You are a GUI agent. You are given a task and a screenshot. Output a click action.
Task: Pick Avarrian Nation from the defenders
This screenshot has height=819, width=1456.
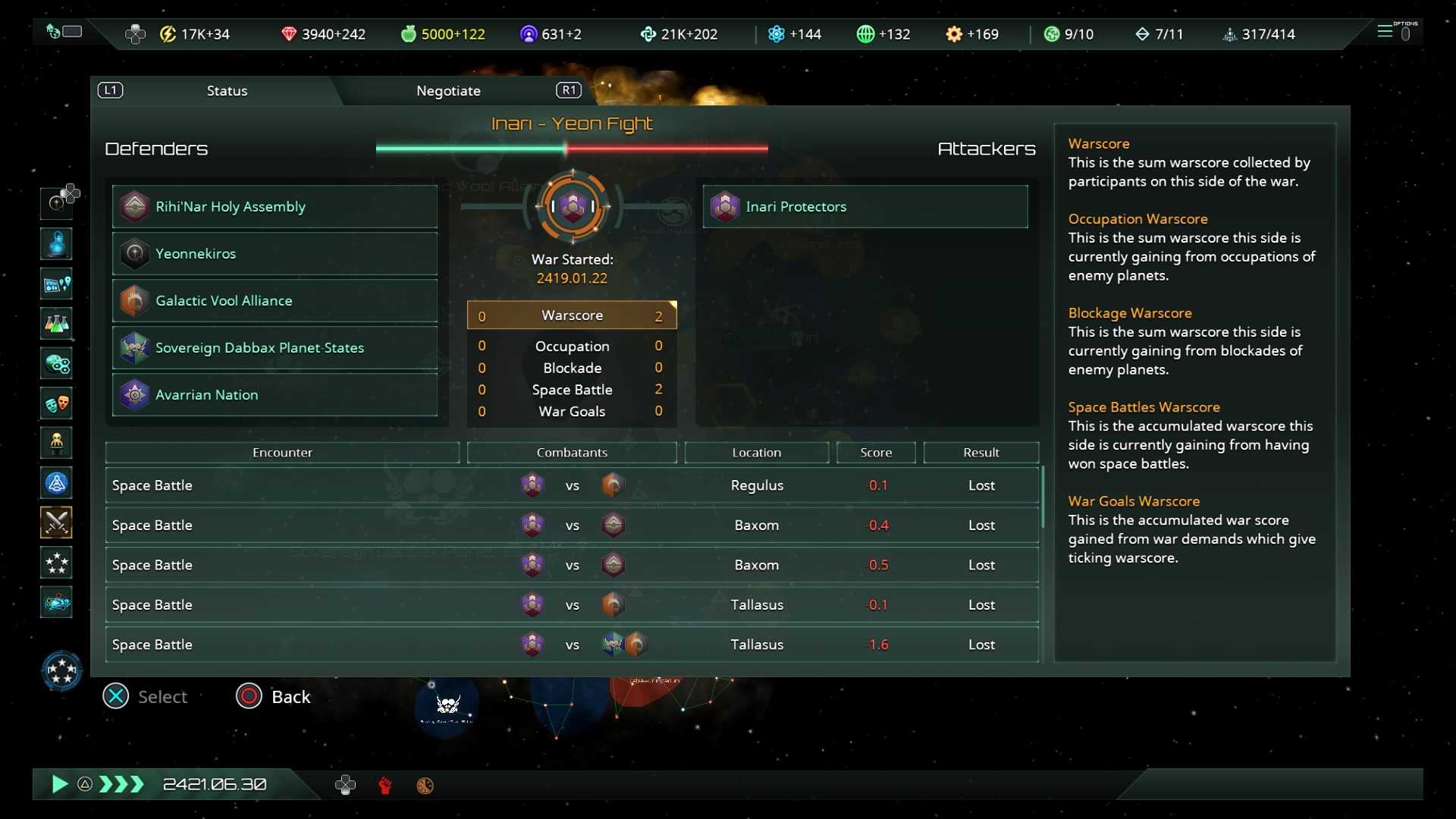click(275, 394)
